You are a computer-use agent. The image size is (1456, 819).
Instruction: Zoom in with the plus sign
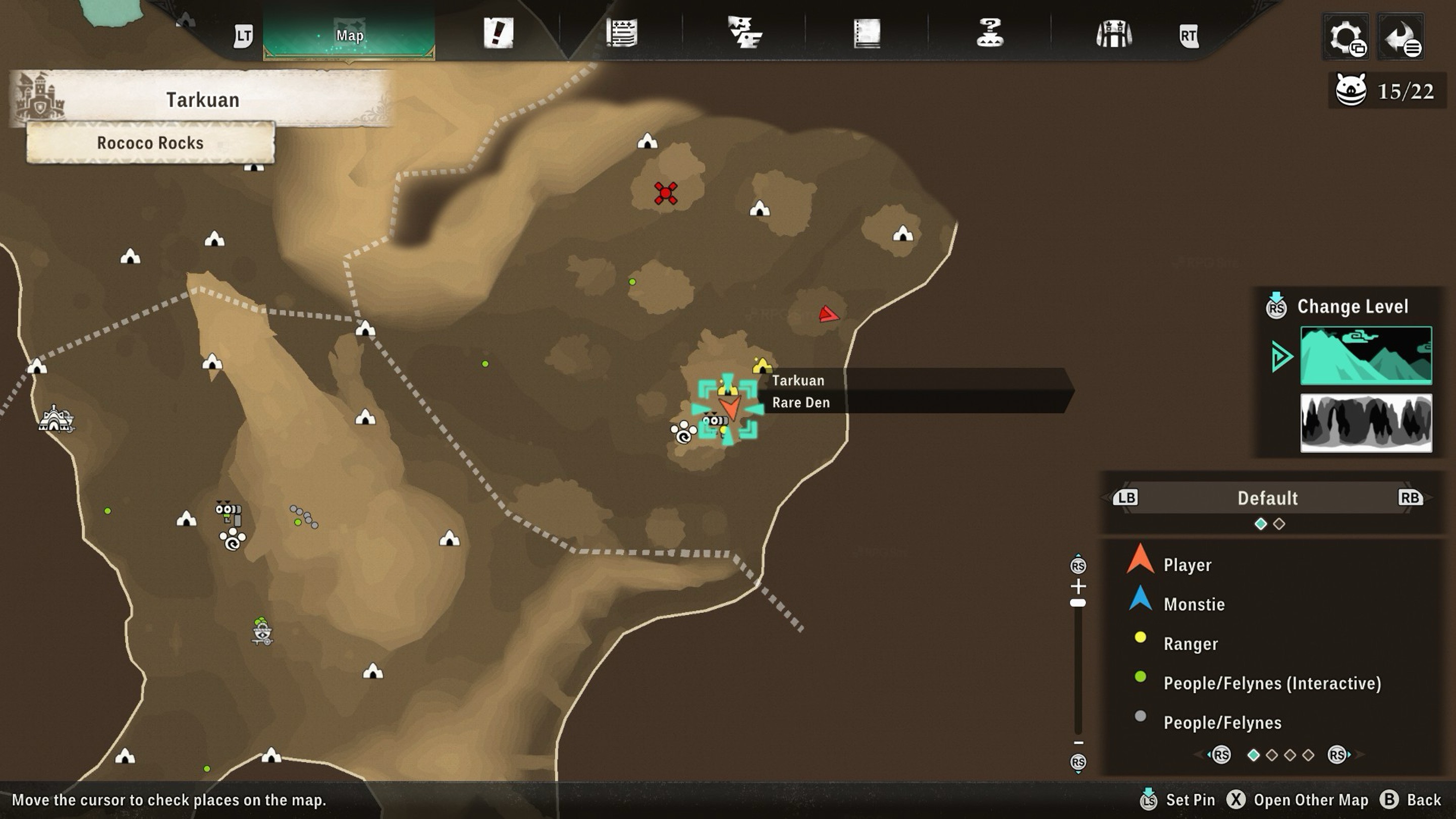pos(1078,586)
